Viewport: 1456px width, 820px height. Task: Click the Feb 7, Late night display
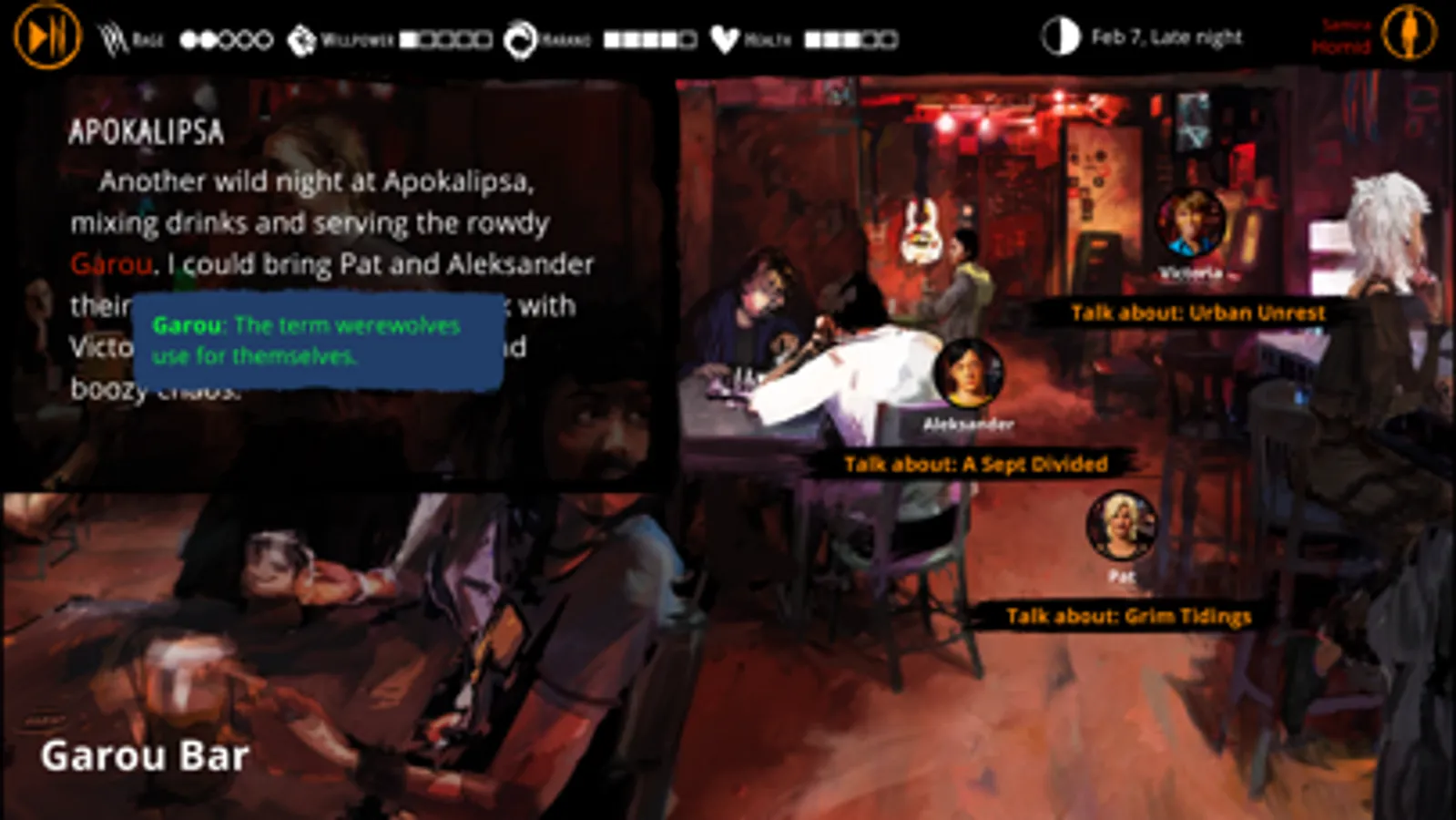(1166, 37)
